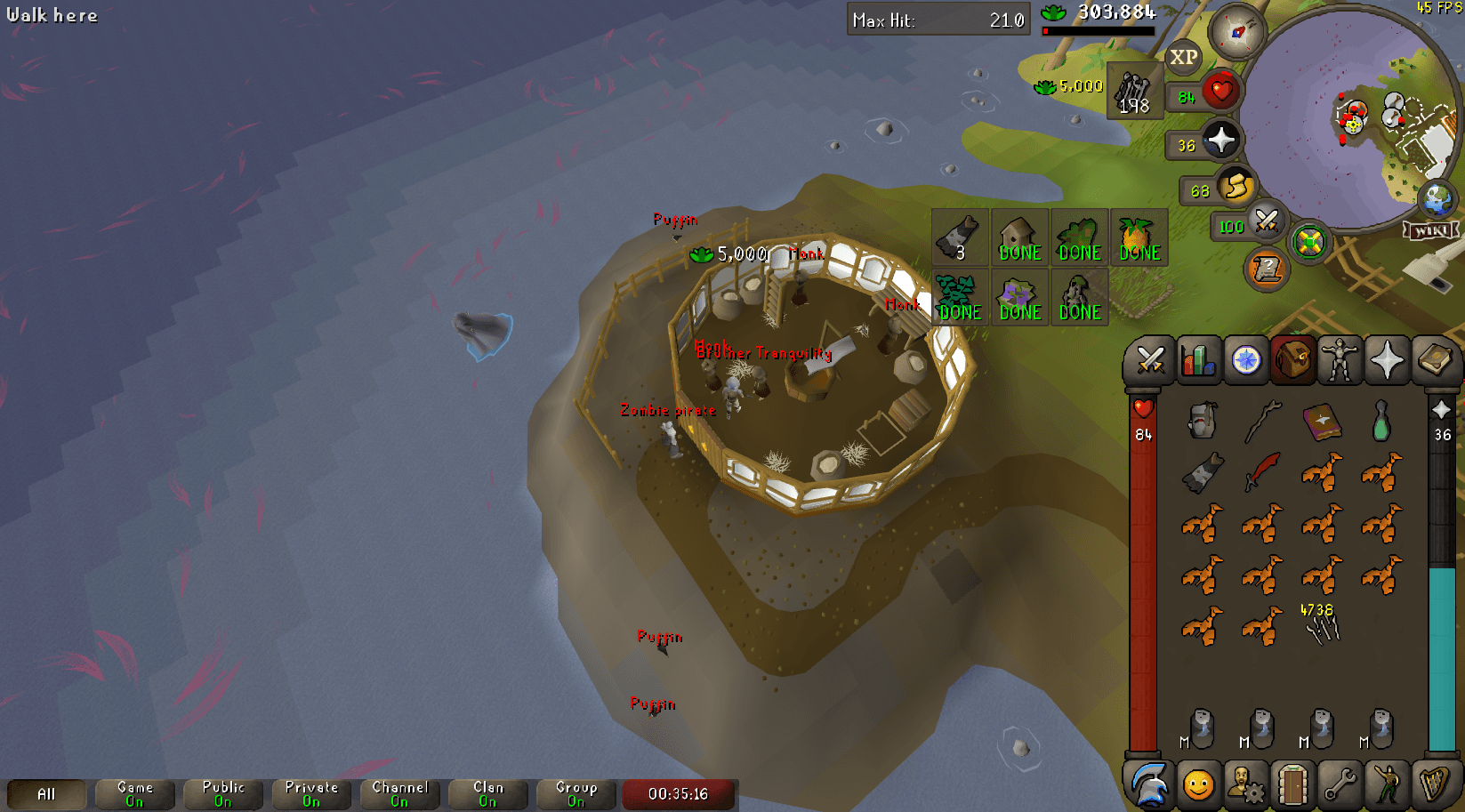Click the Logout door icon
Image resolution: width=1465 pixels, height=812 pixels.
(1294, 786)
